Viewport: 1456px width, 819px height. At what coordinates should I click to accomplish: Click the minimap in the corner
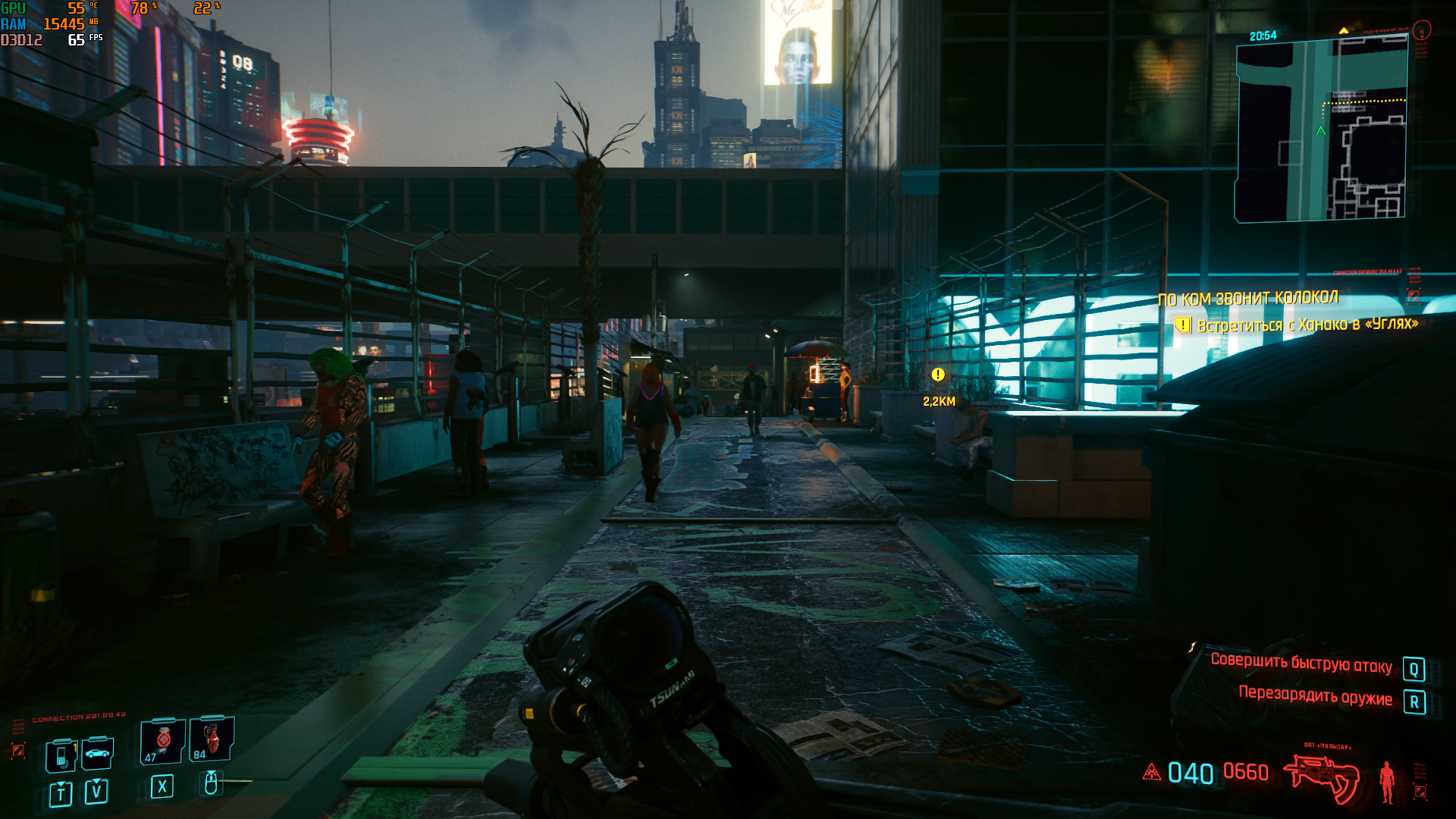tap(1321, 130)
